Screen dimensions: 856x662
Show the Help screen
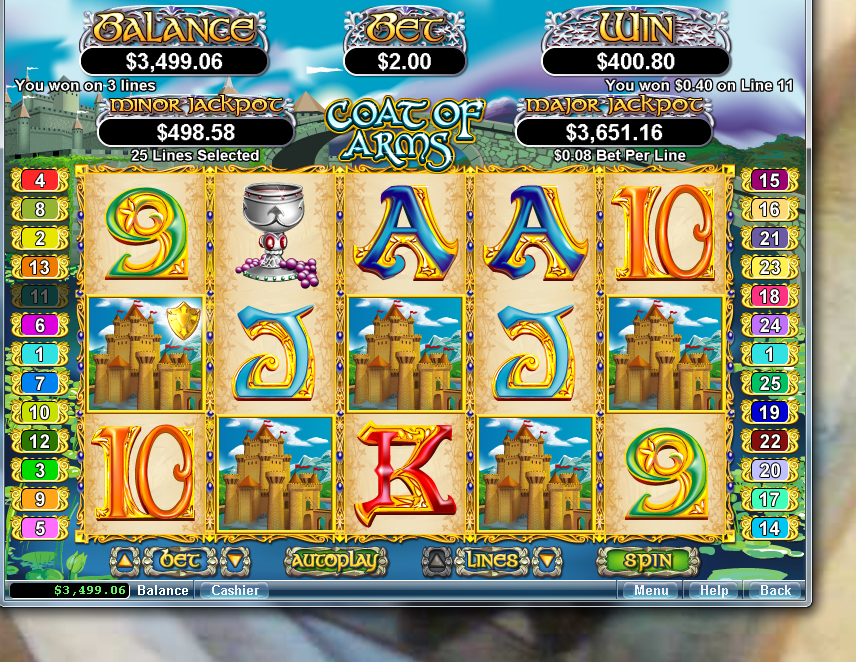point(713,590)
